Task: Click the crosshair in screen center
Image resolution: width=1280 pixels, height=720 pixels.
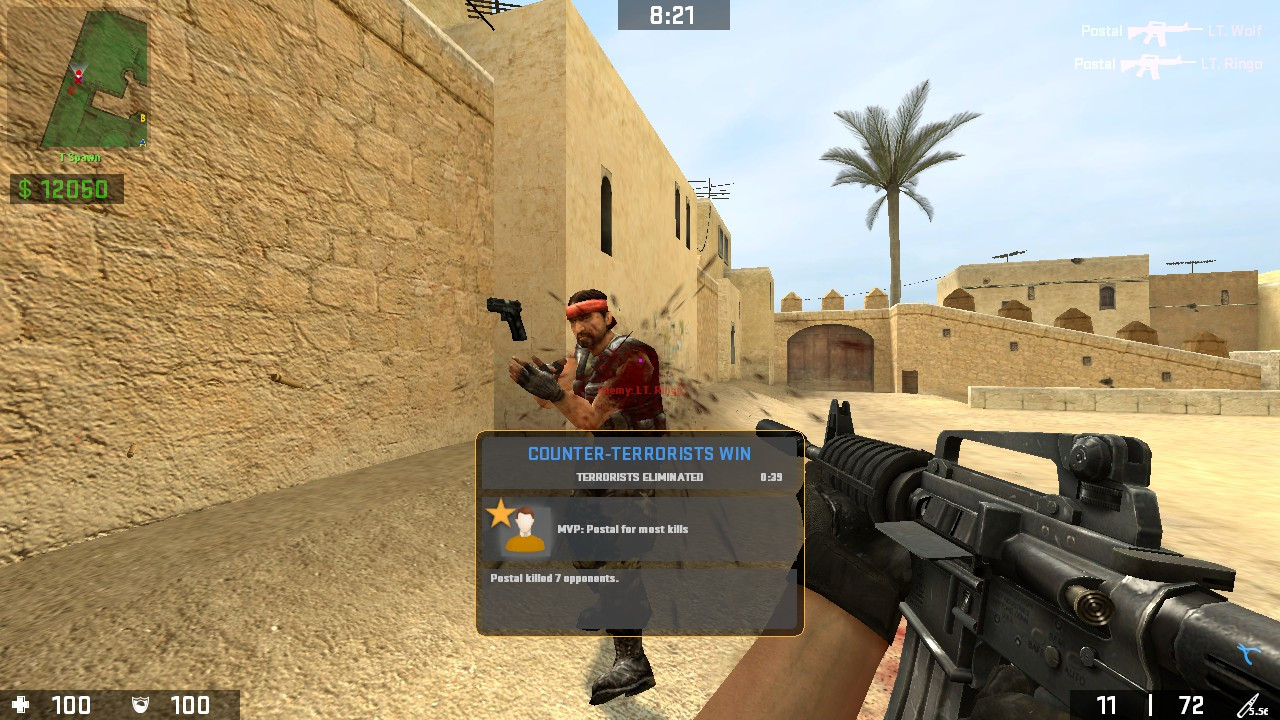Action: click(640, 360)
